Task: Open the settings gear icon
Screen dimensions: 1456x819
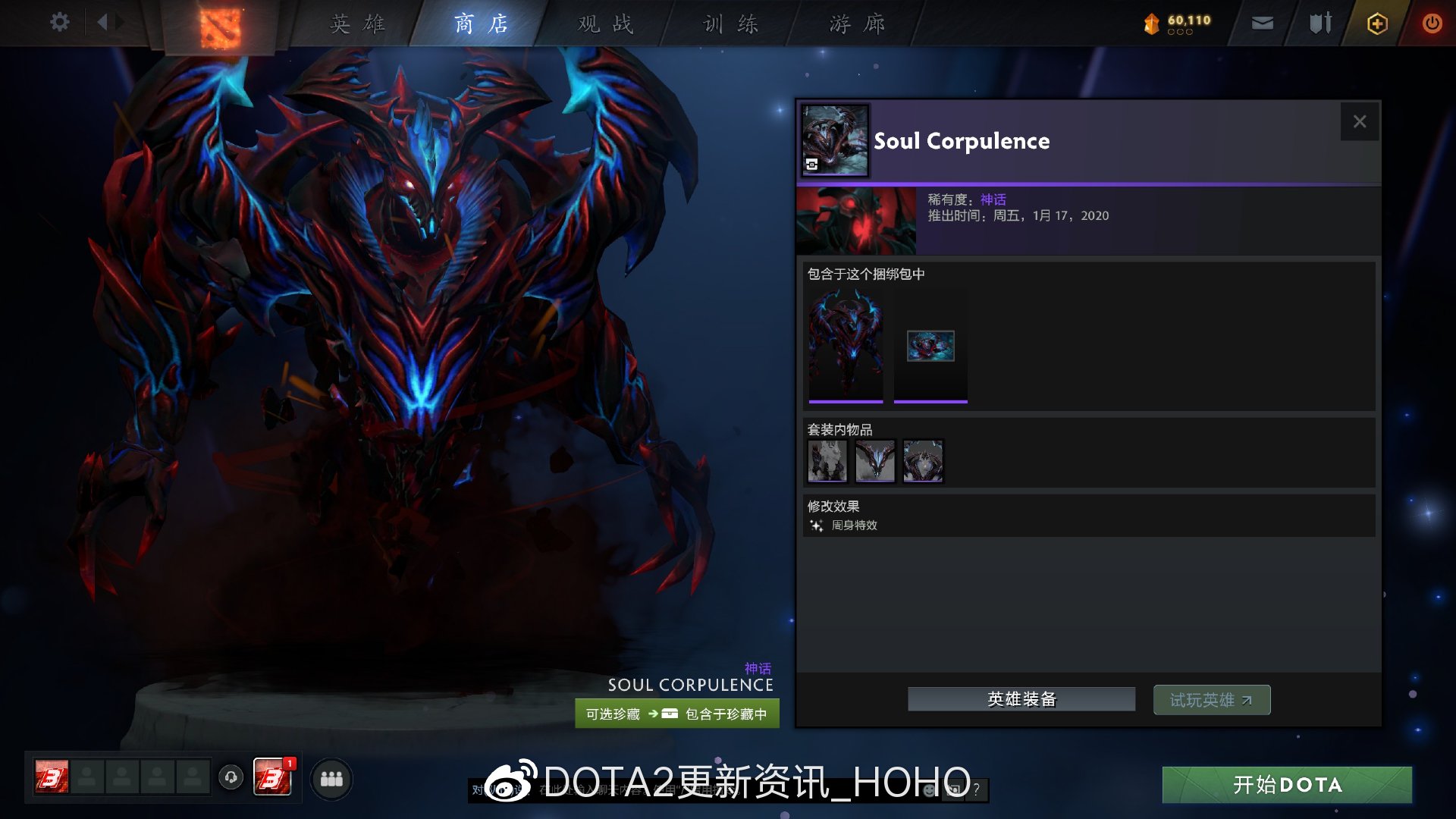Action: [59, 22]
